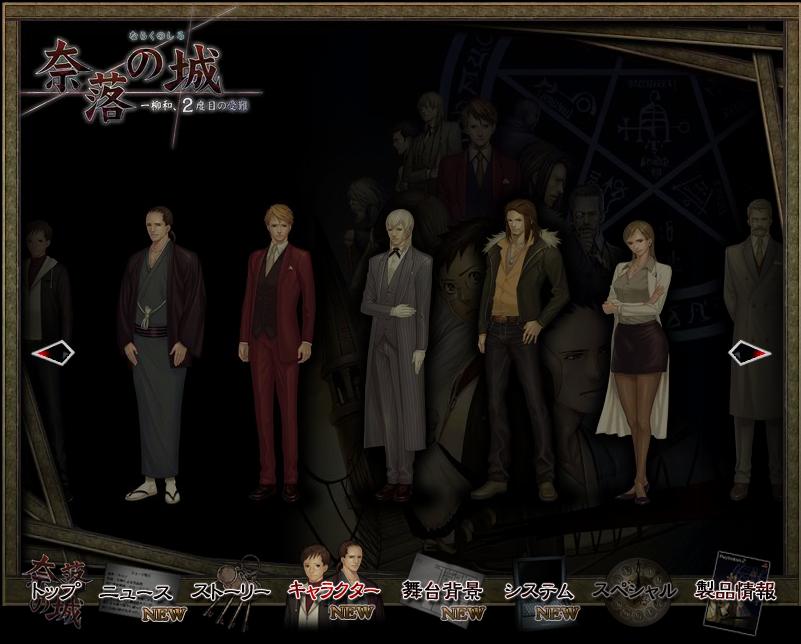
Task: Click the right character scroll arrow
Action: [x=749, y=352]
